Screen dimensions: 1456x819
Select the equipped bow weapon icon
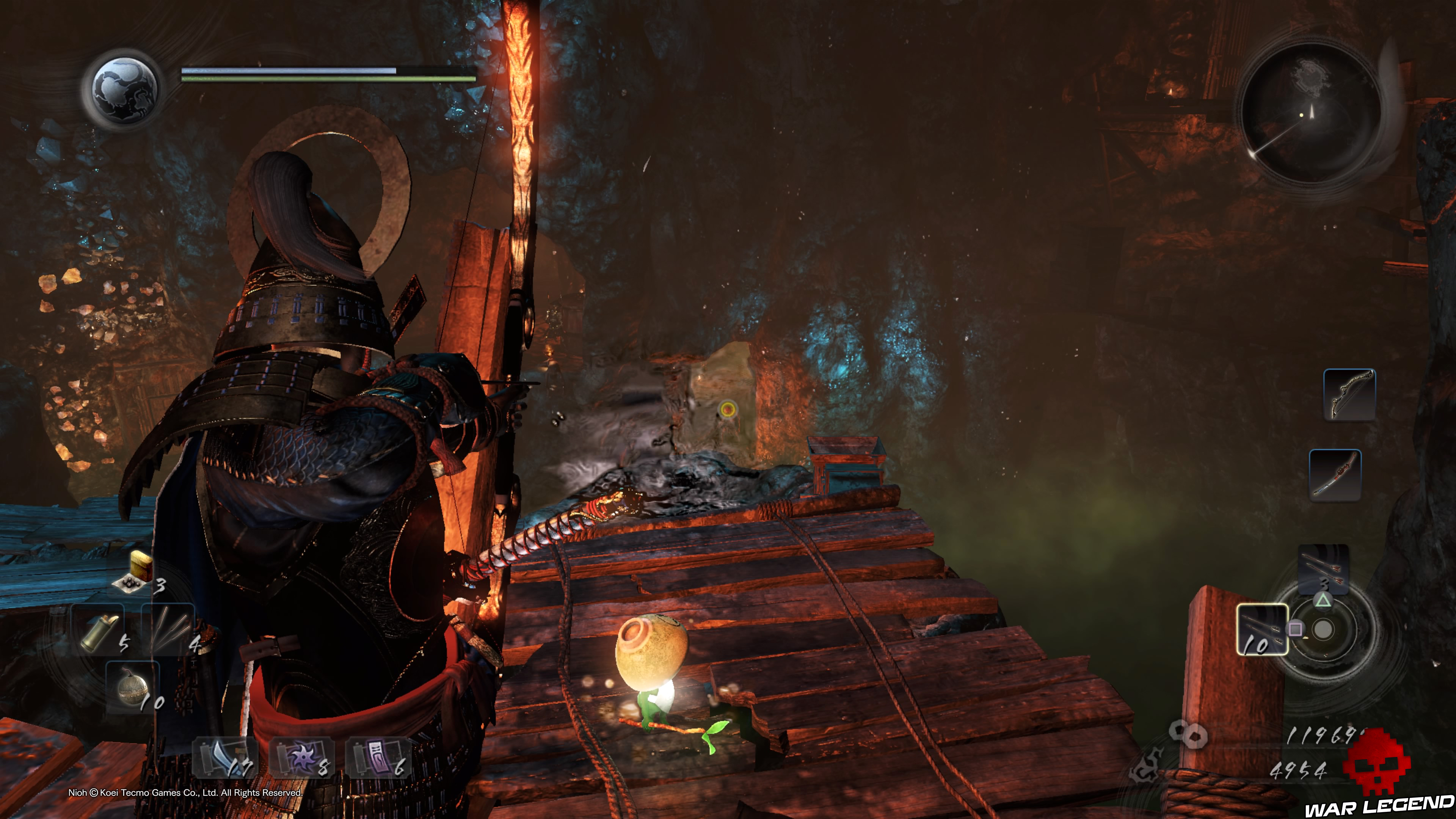point(1349,394)
